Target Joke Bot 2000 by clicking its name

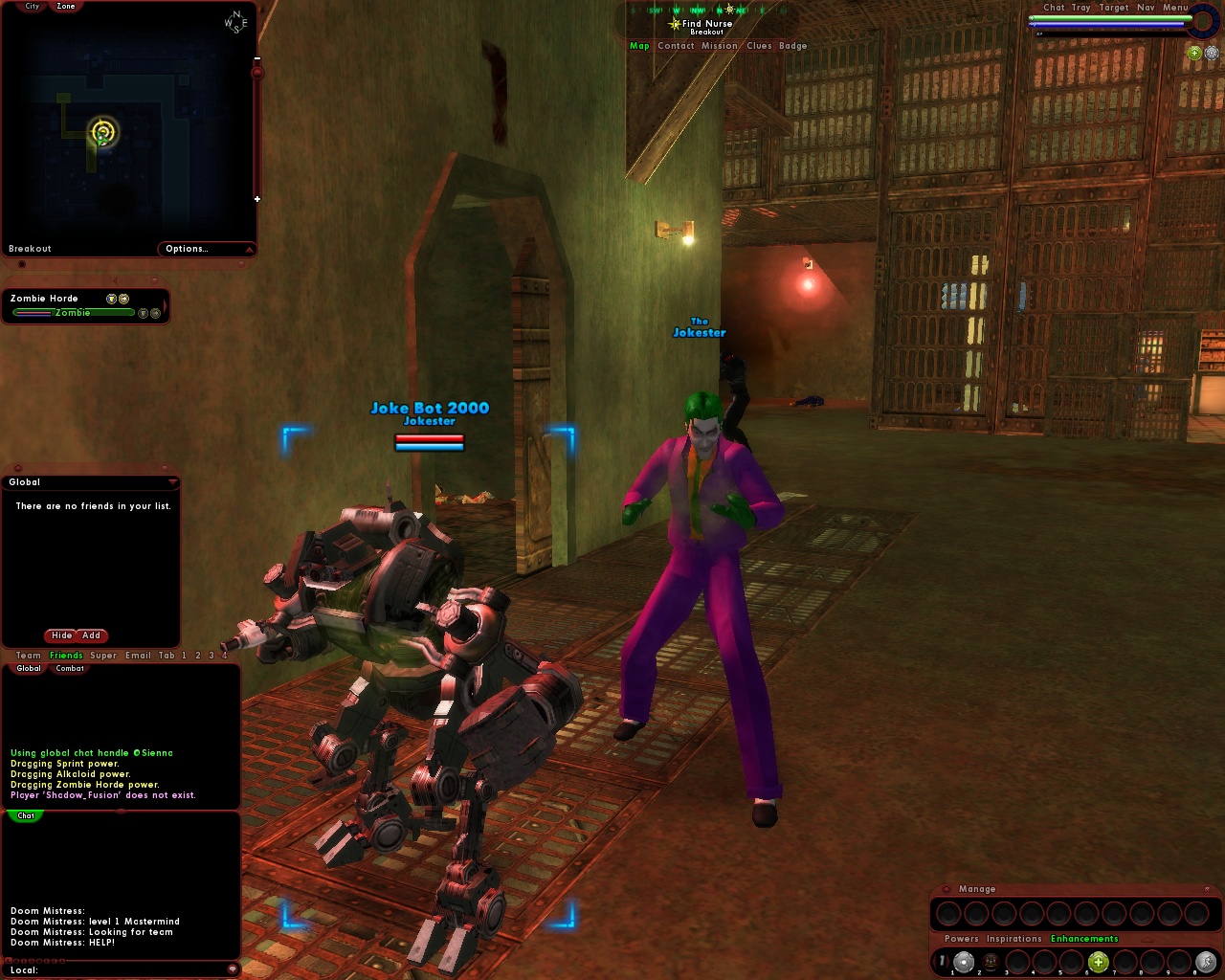coord(429,408)
